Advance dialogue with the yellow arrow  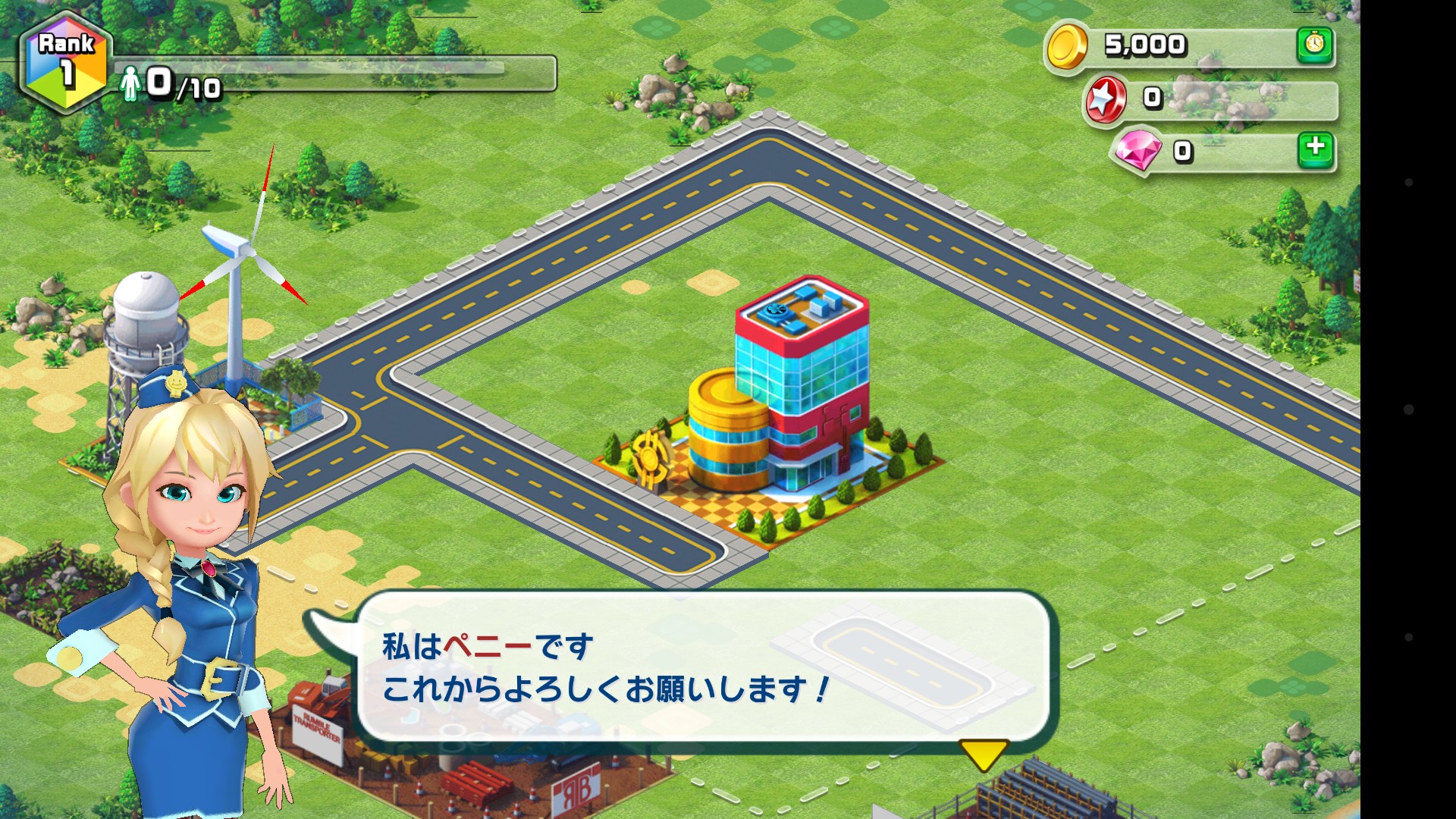pyautogui.click(x=984, y=754)
